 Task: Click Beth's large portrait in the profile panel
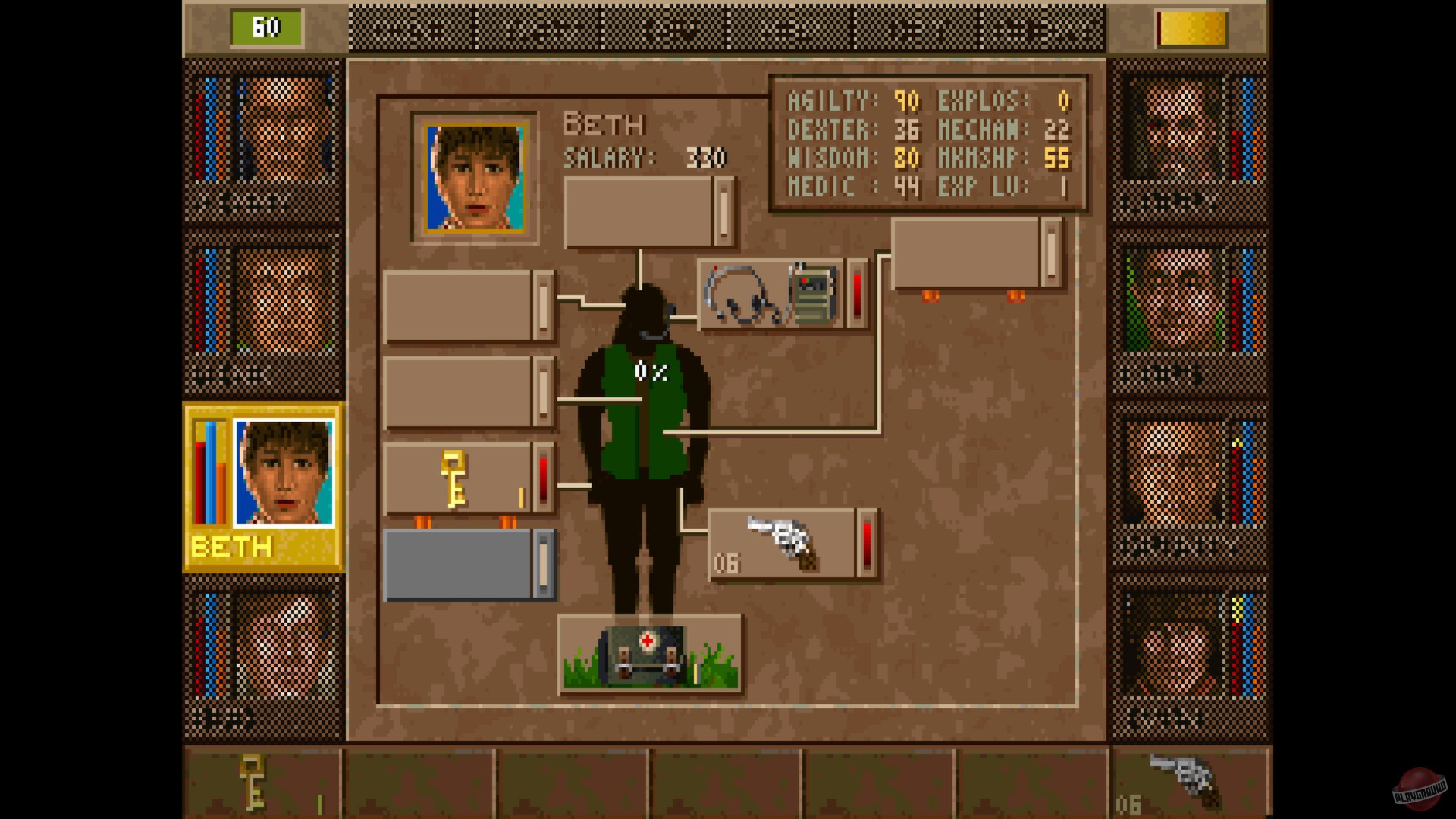pyautogui.click(x=474, y=178)
